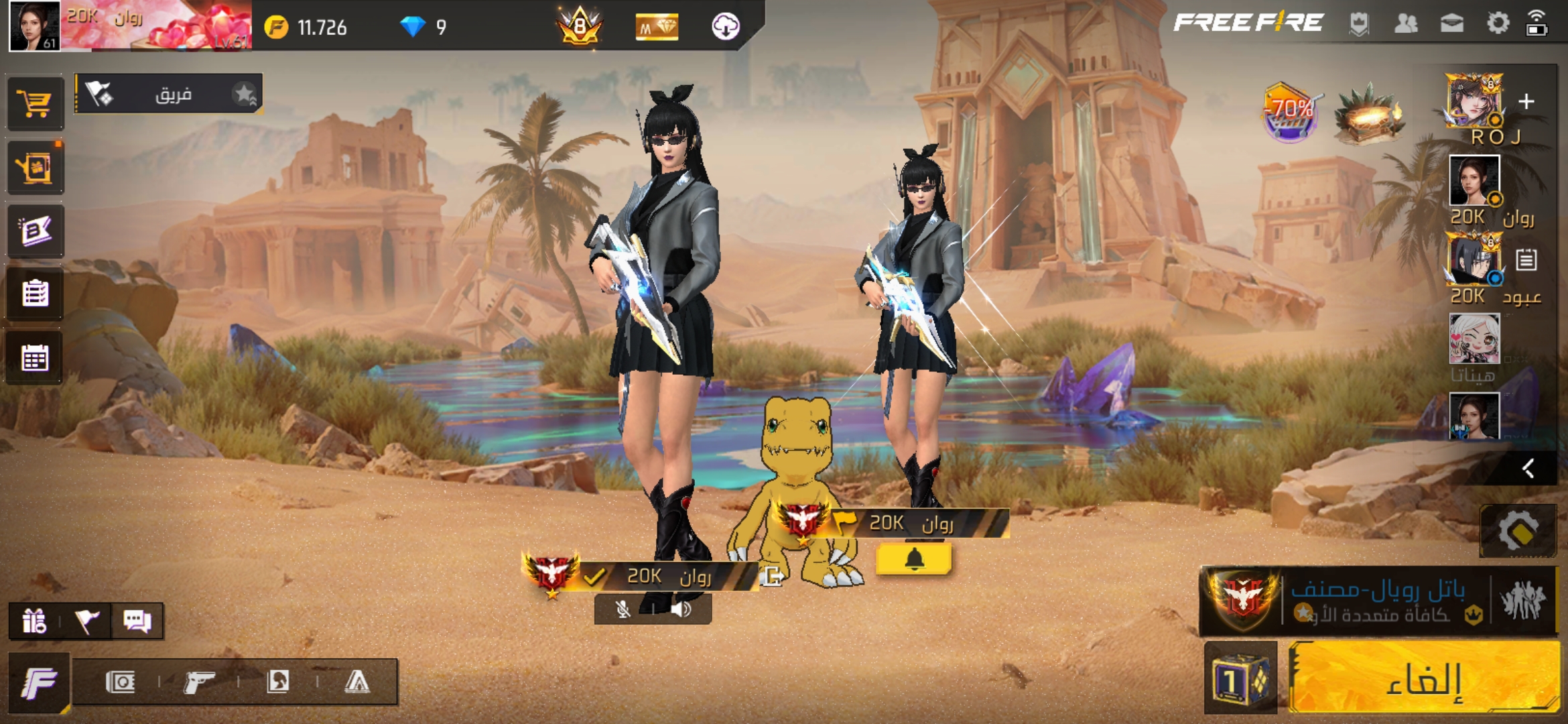Open the 70% discount offer icon
The width and height of the screenshot is (1568, 724).
pyautogui.click(x=1290, y=112)
